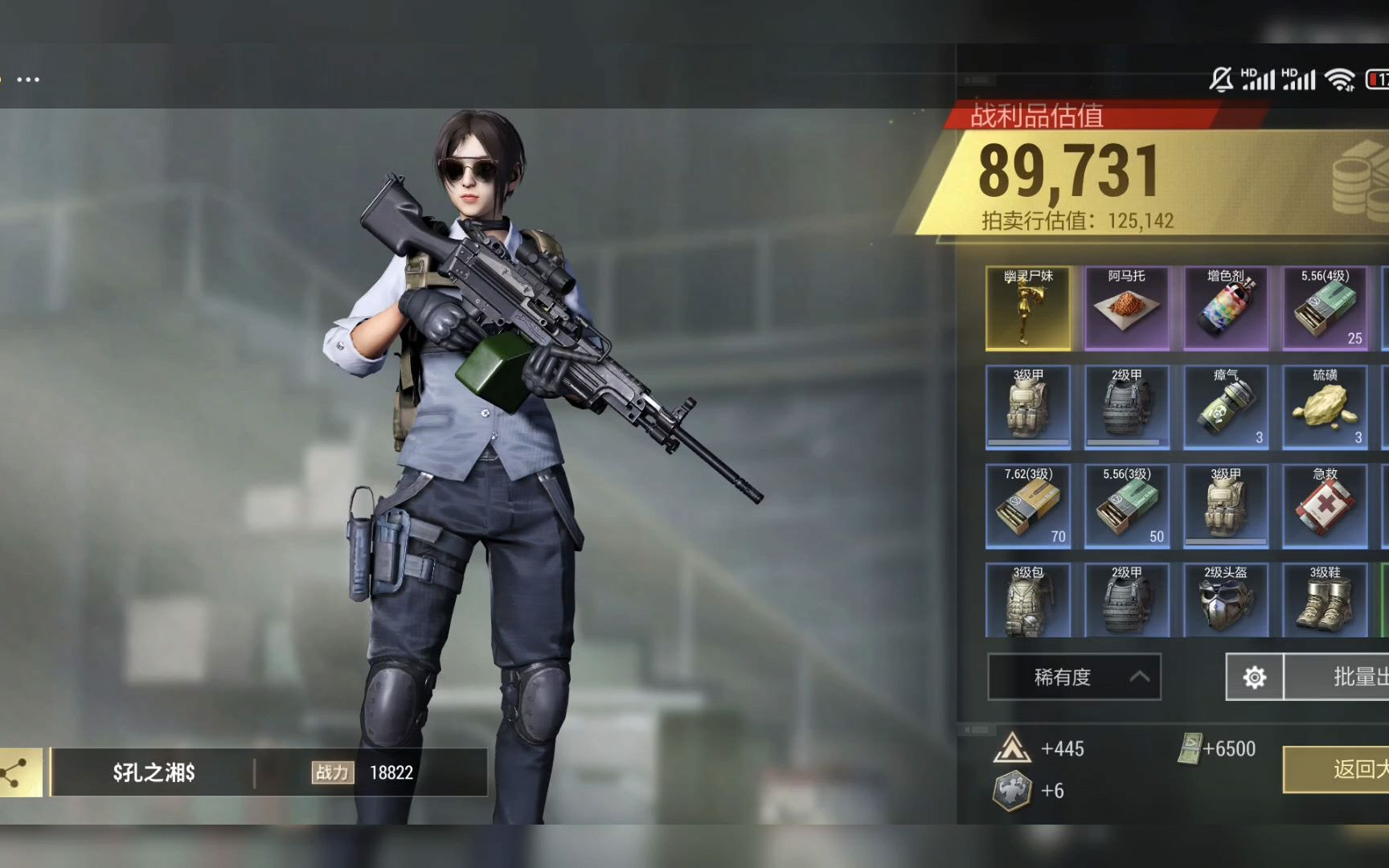Collapse the 稀有度 rarity sort dropdown

tap(1075, 677)
